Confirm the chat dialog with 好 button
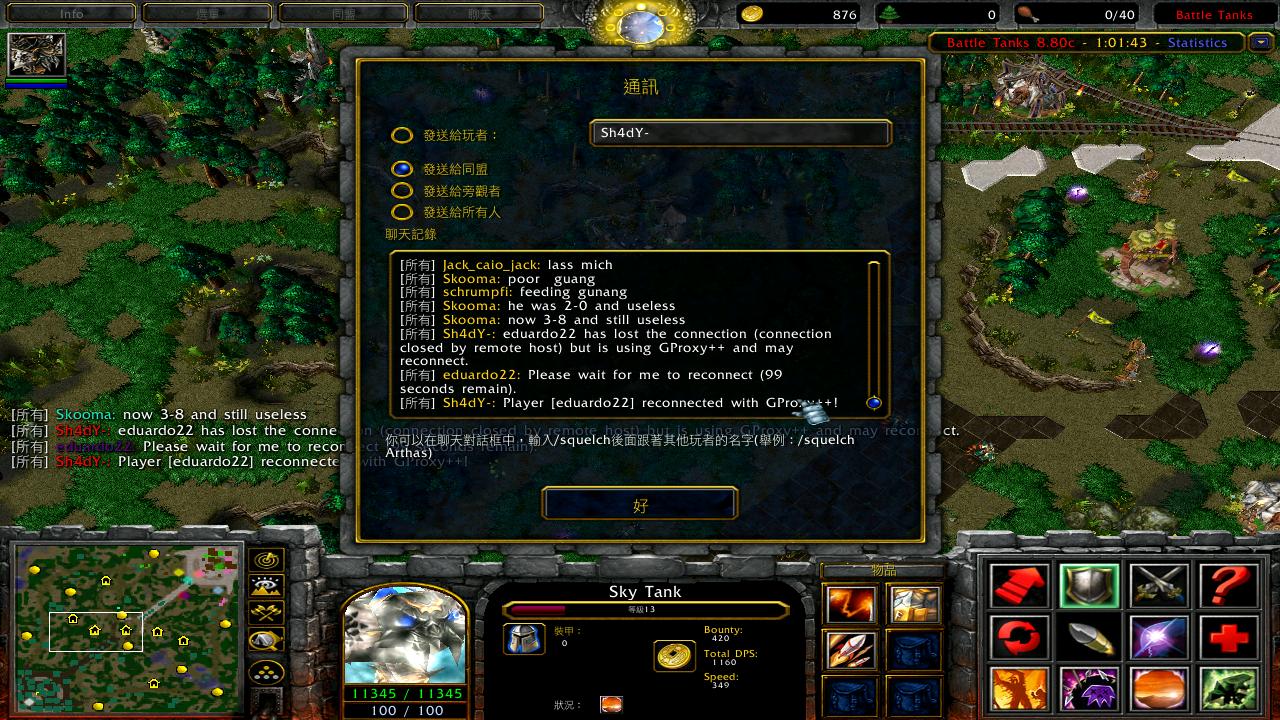Screen dimensions: 1280x720 pyautogui.click(x=640, y=504)
